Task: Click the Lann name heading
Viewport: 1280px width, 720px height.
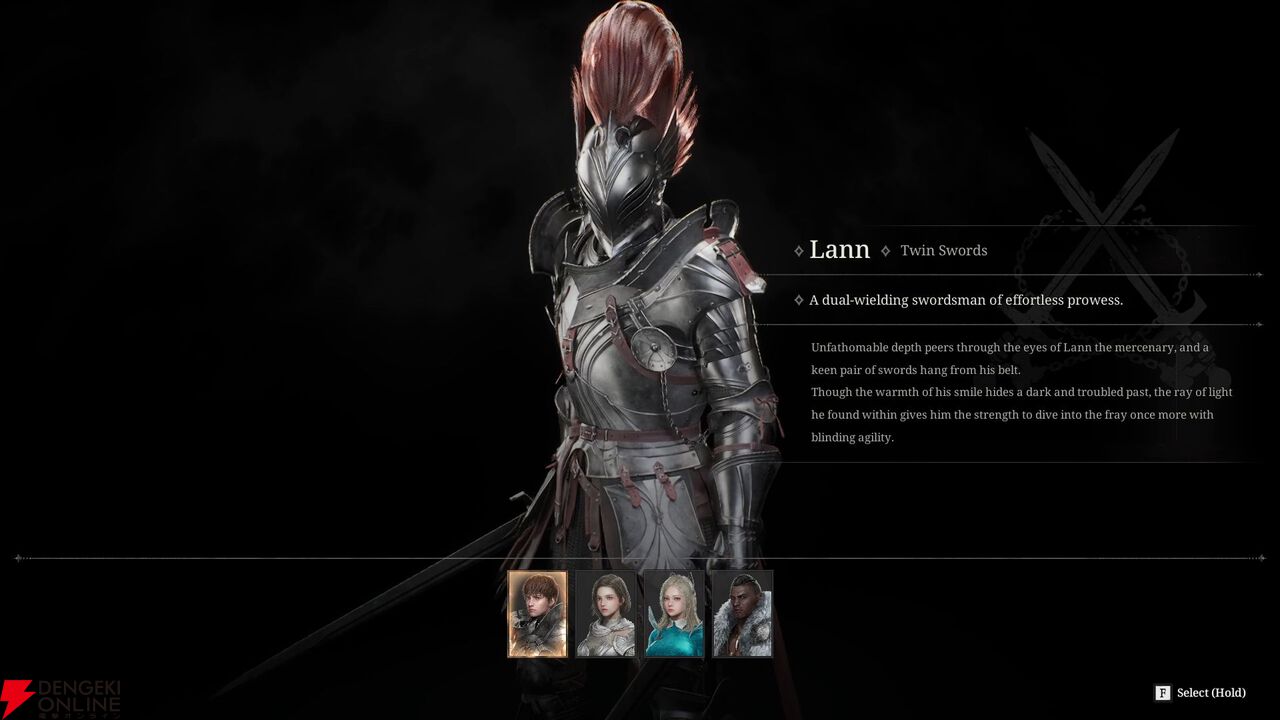Action: [x=840, y=249]
